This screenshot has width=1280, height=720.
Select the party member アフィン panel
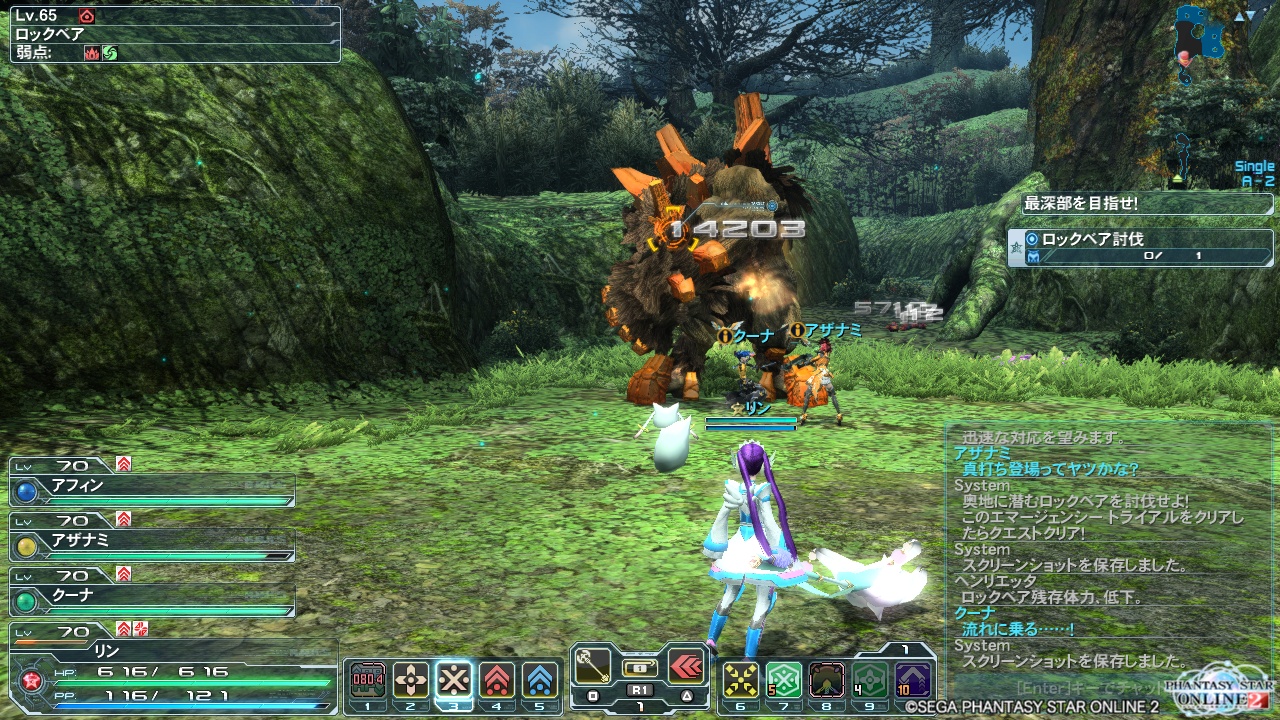(152, 487)
